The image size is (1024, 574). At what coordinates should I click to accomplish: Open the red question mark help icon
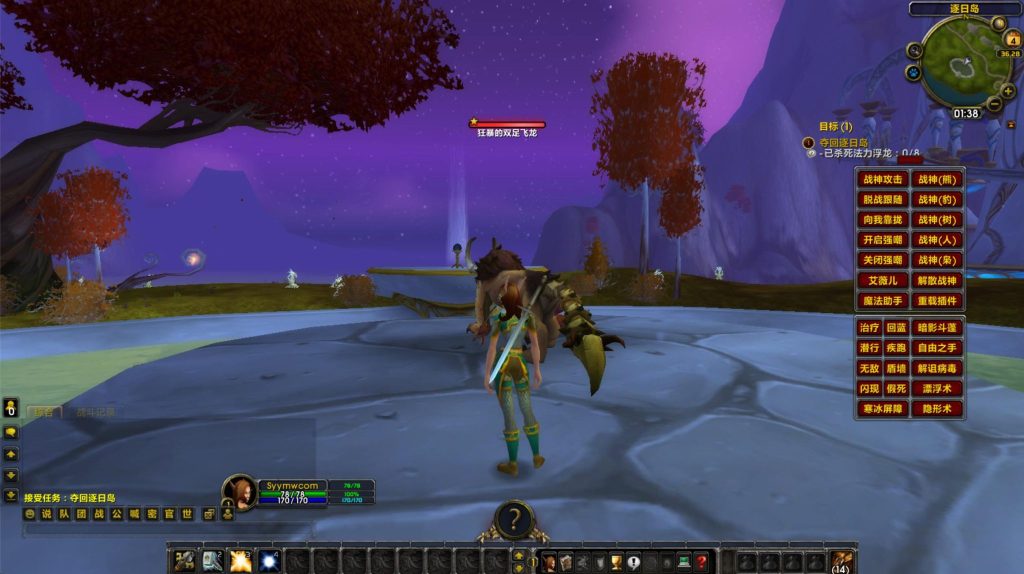pos(702,561)
